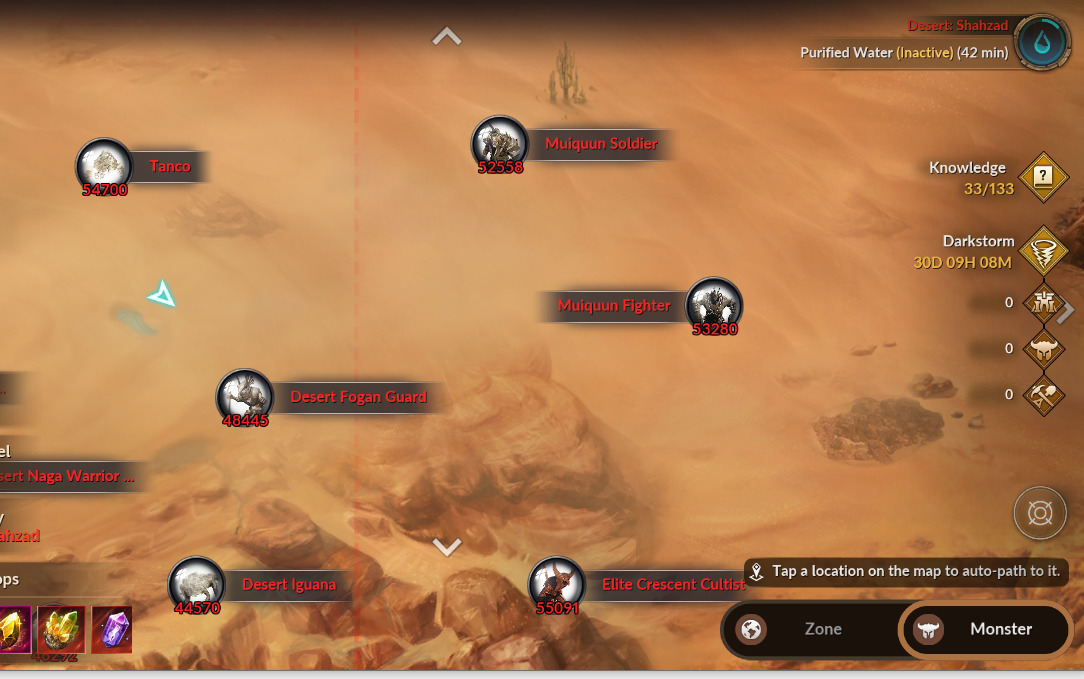Select the Tanco monster marker
This screenshot has height=679, width=1084.
pyautogui.click(x=104, y=165)
